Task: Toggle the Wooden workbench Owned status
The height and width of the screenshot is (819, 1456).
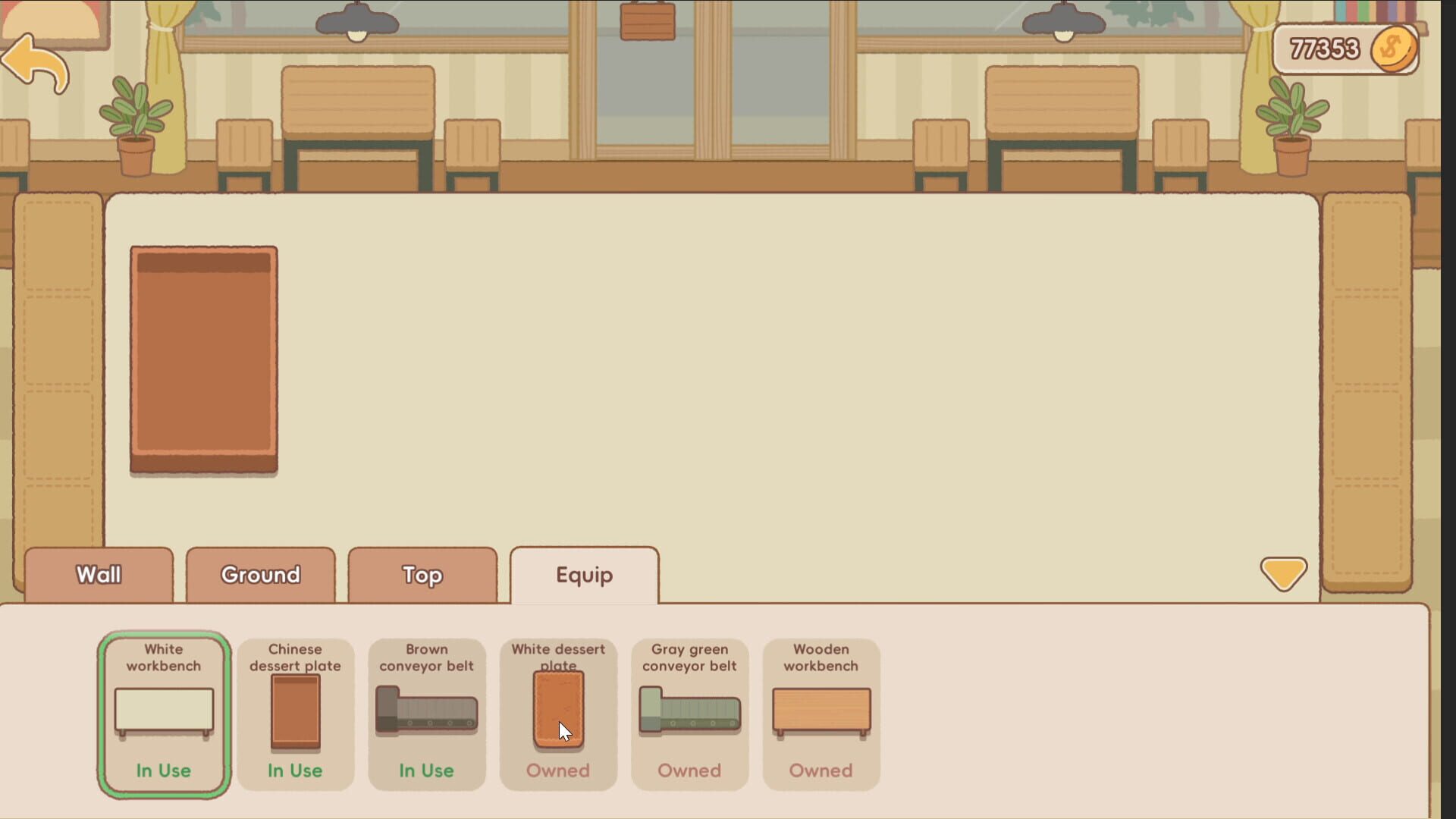Action: 820,770
